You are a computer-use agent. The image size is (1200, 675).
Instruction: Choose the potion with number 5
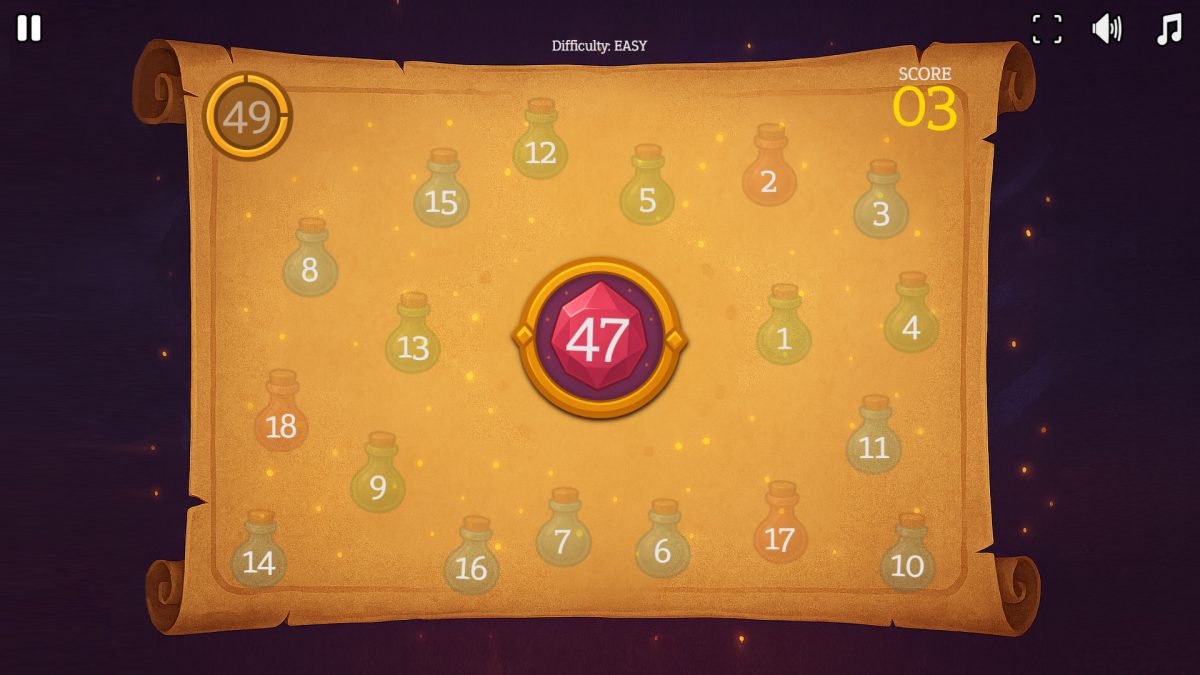coord(647,191)
